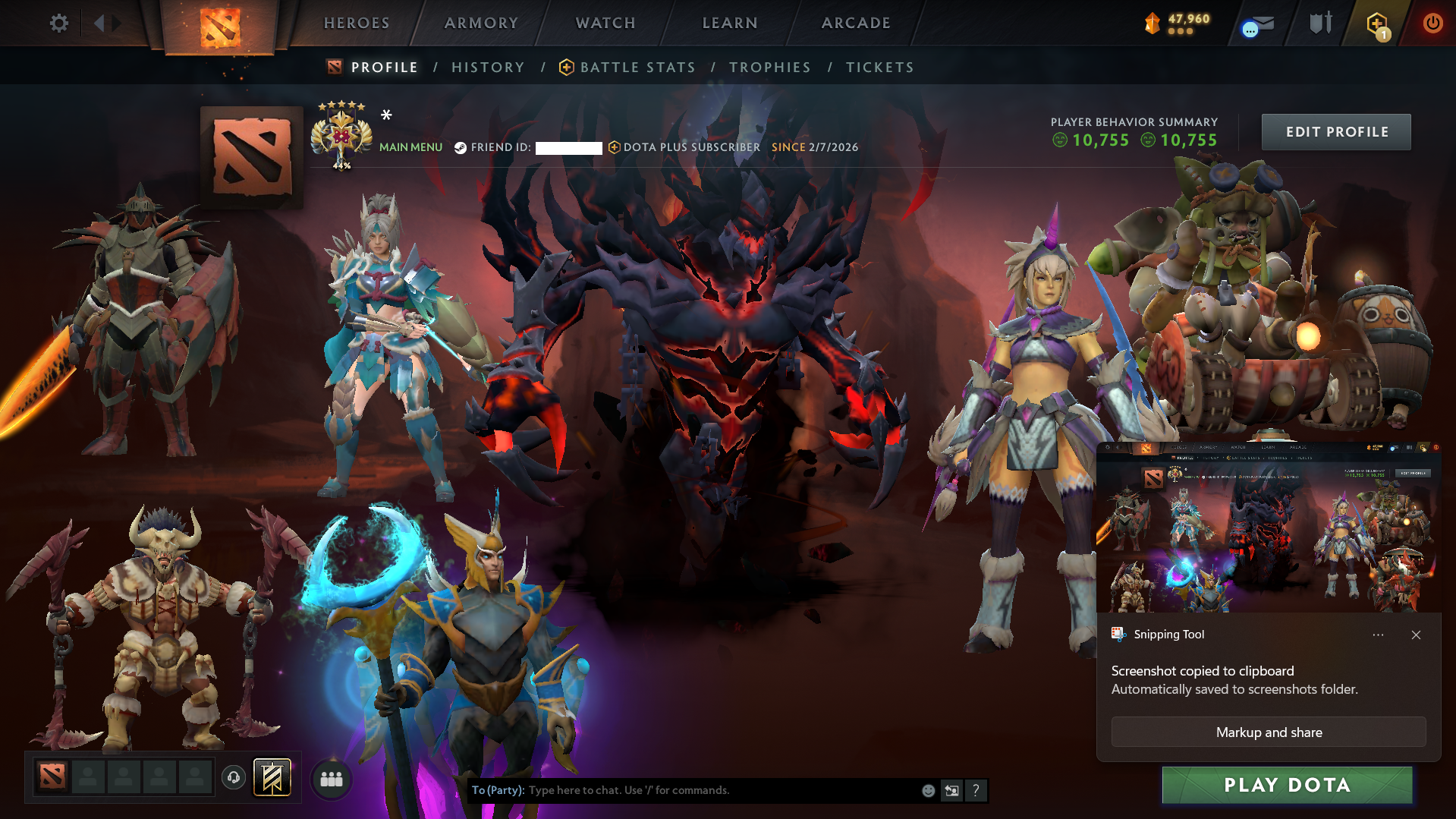Open the guild banner icon beside party slots

click(x=273, y=777)
